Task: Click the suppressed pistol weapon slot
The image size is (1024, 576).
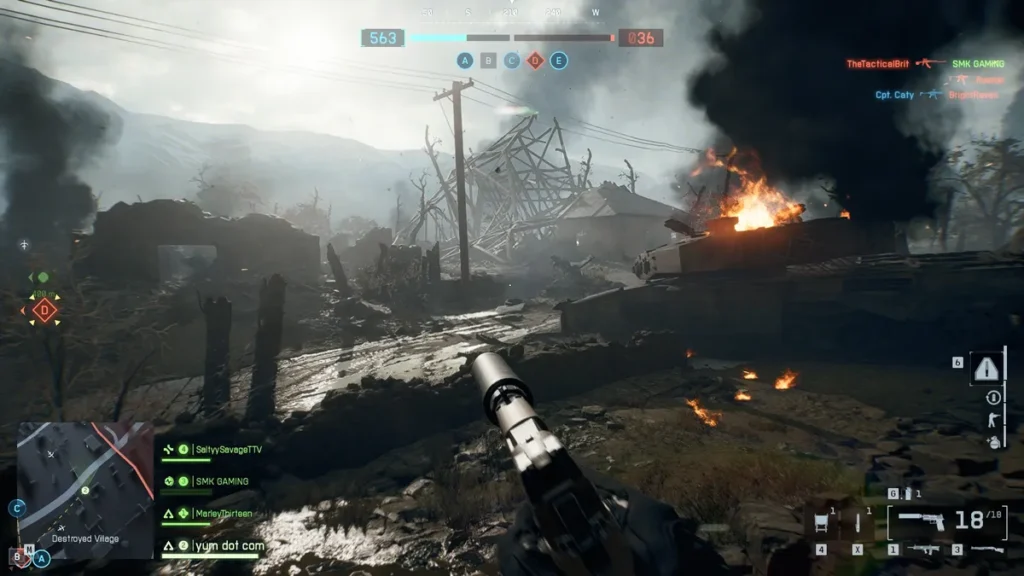Action: (920, 519)
